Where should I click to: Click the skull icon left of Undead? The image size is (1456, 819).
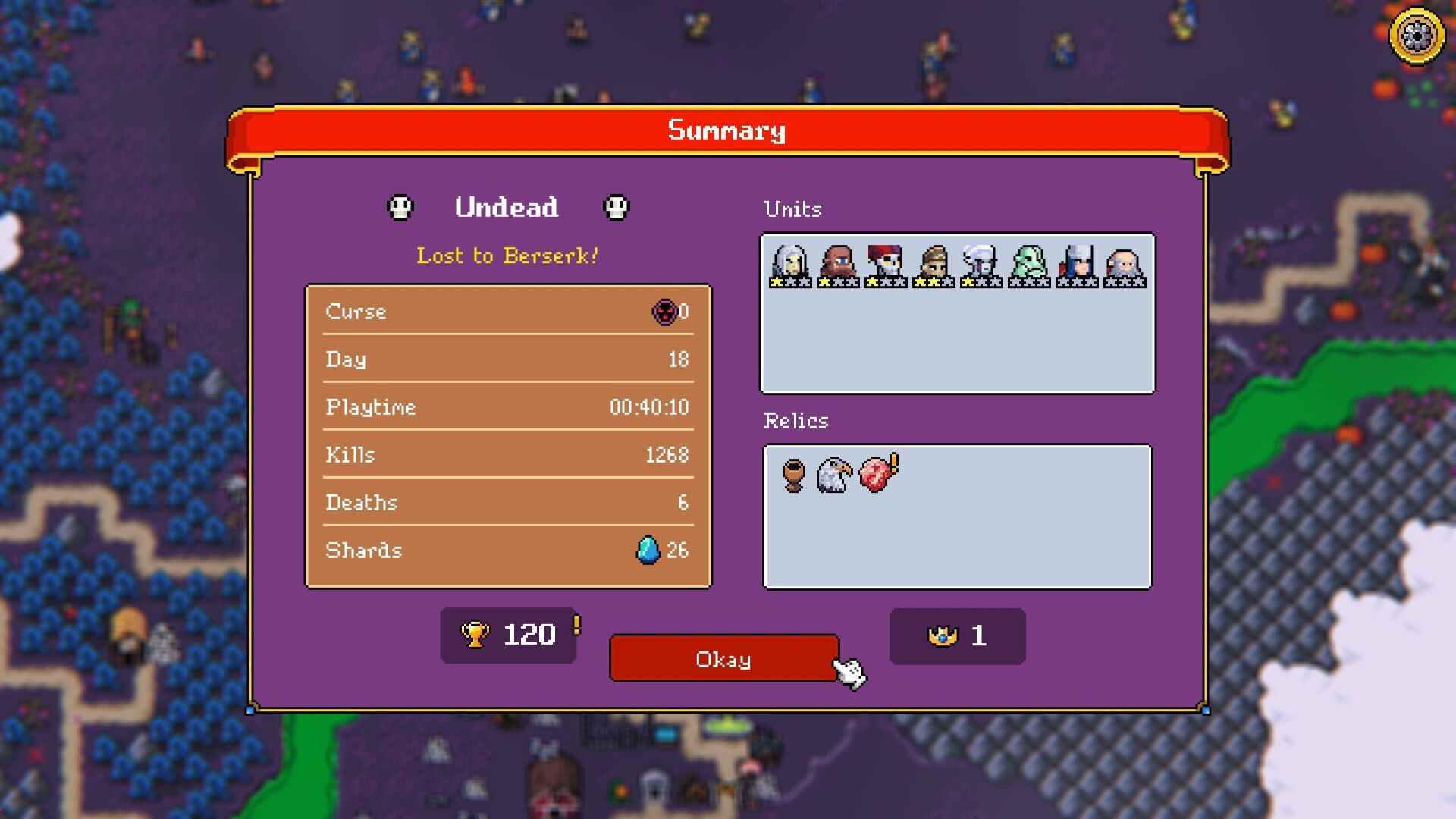click(x=400, y=207)
